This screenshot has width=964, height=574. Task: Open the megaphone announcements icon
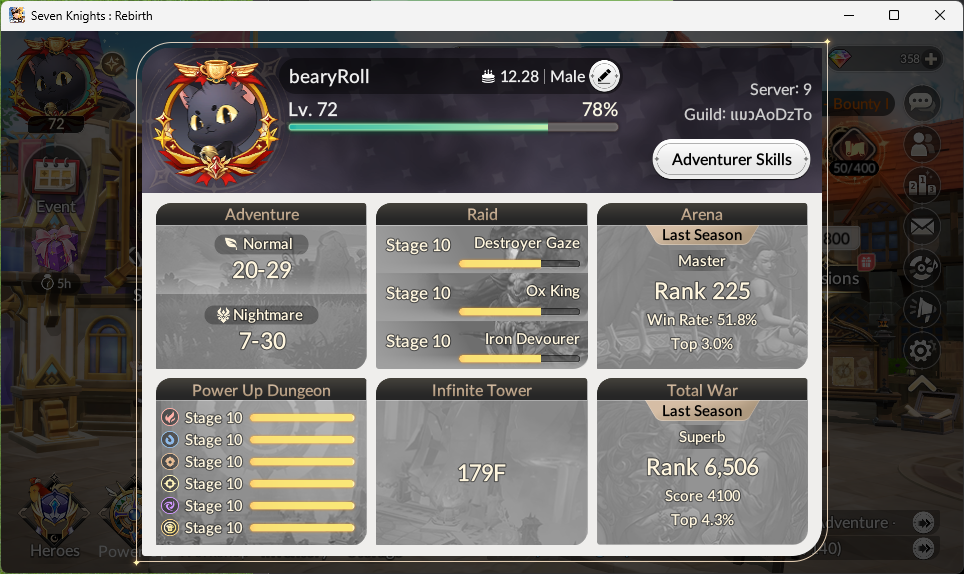[x=921, y=310]
